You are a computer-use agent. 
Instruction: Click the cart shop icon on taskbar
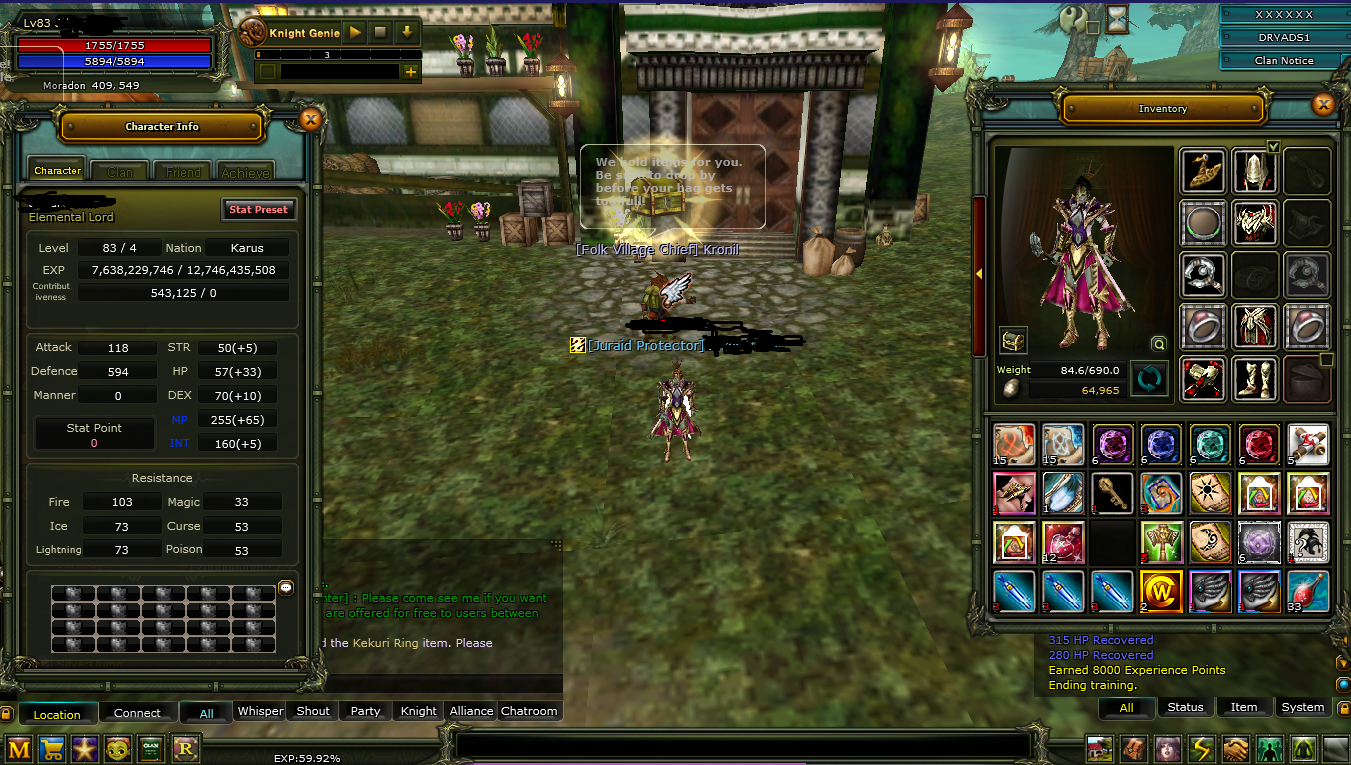pos(51,748)
